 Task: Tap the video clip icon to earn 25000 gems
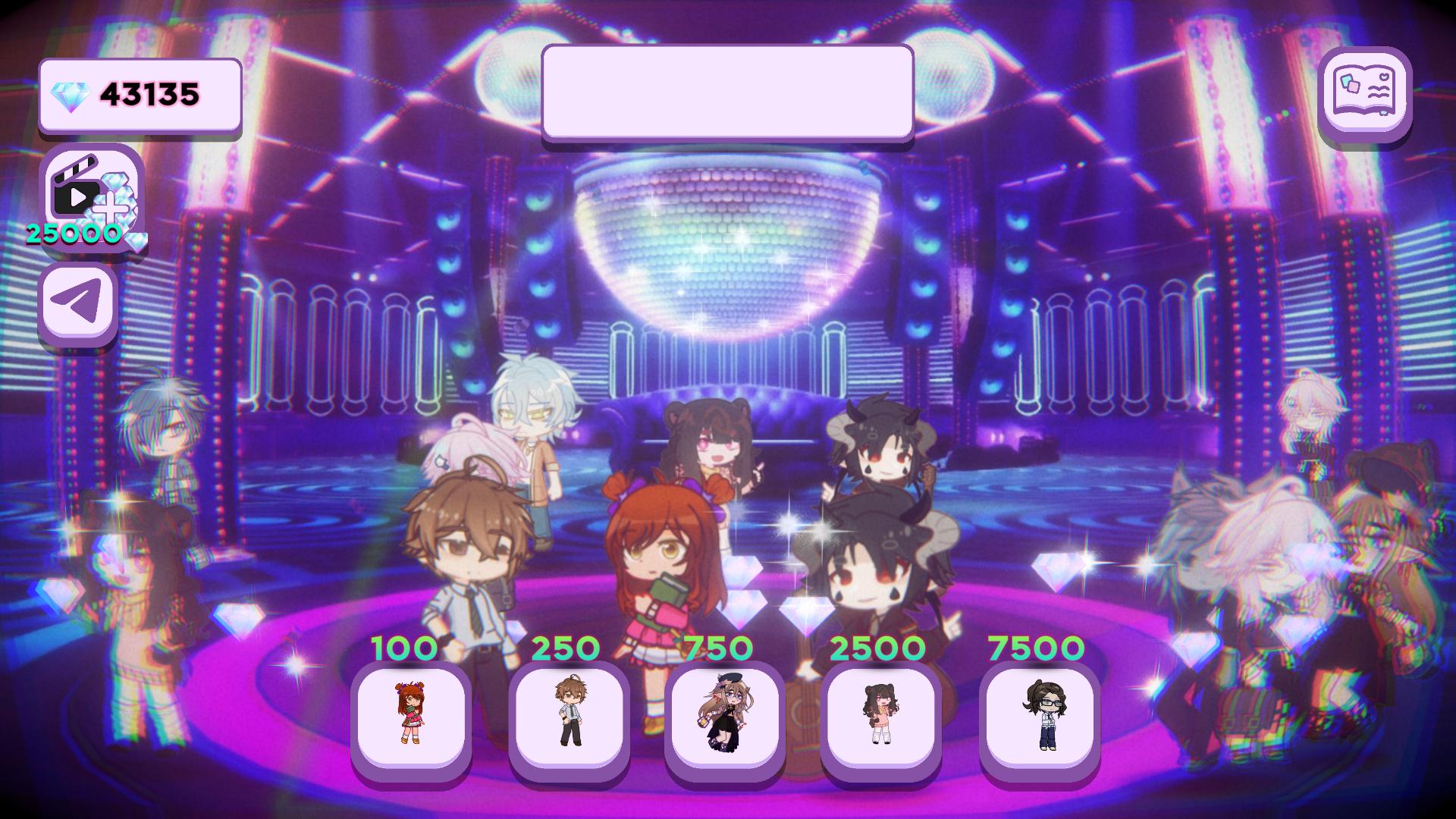click(87, 193)
